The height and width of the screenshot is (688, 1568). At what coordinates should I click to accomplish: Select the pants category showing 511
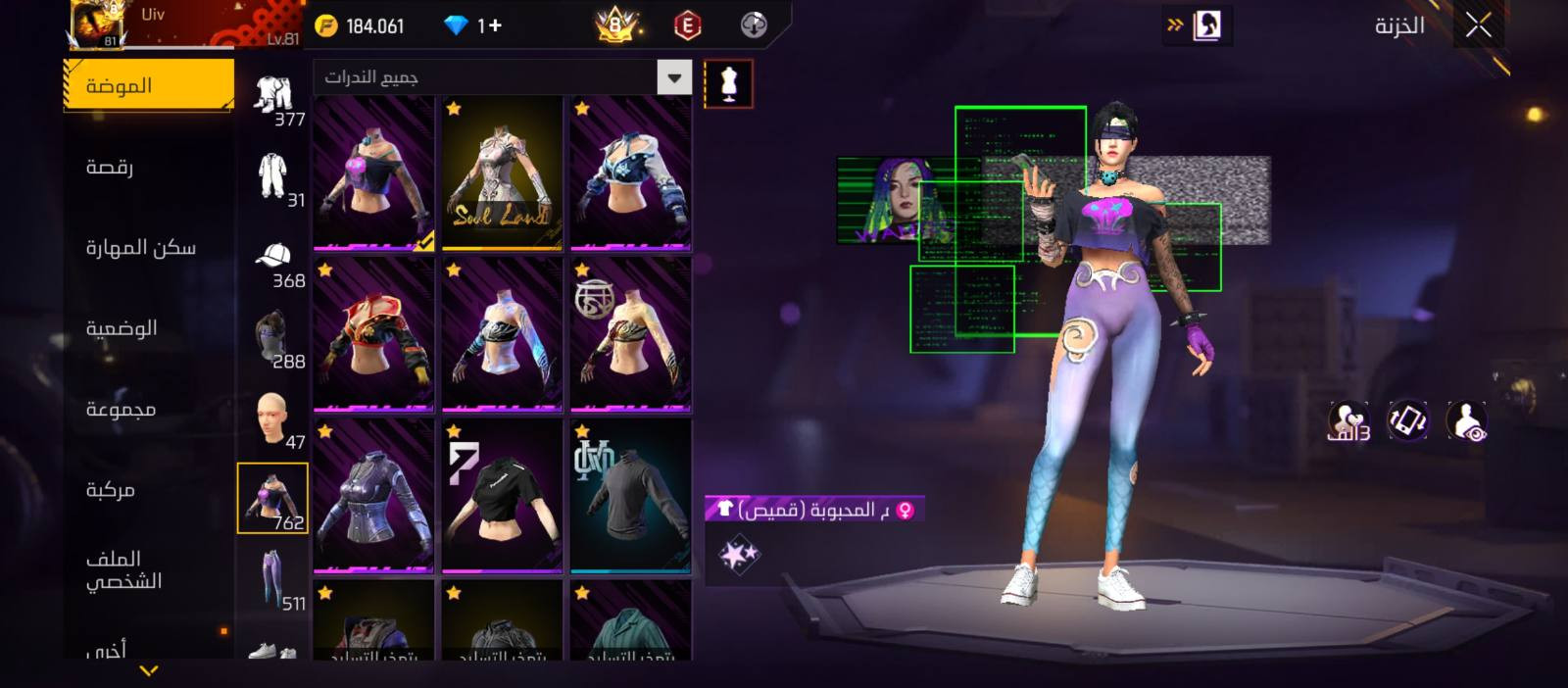(x=273, y=579)
